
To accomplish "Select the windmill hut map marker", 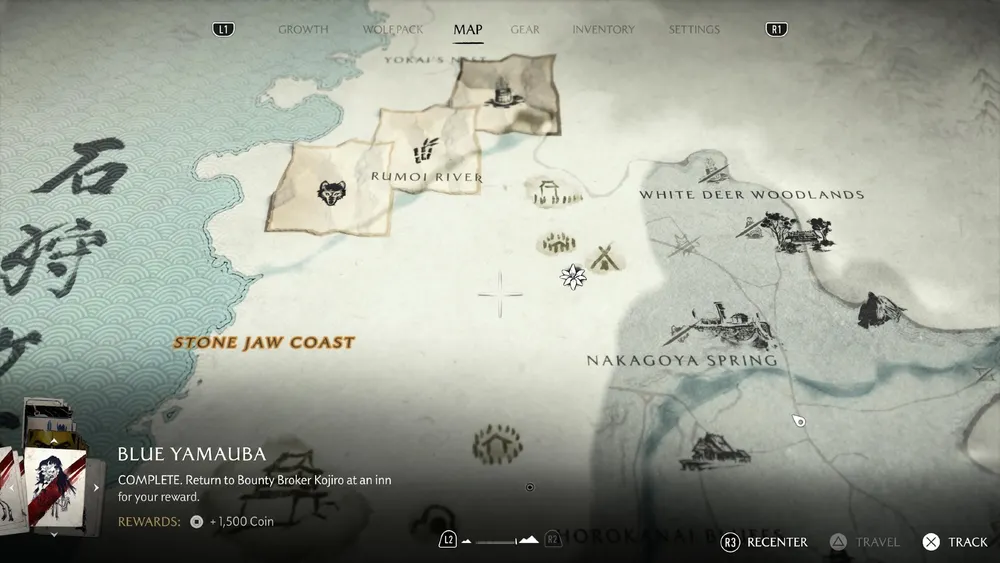I will click(x=604, y=258).
